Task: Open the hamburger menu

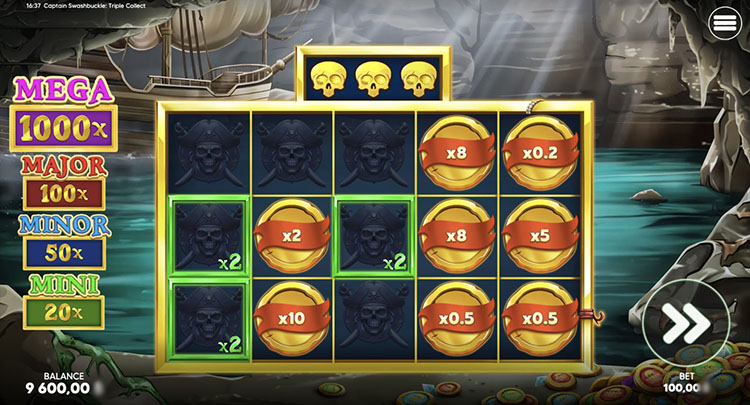Action: tap(722, 27)
